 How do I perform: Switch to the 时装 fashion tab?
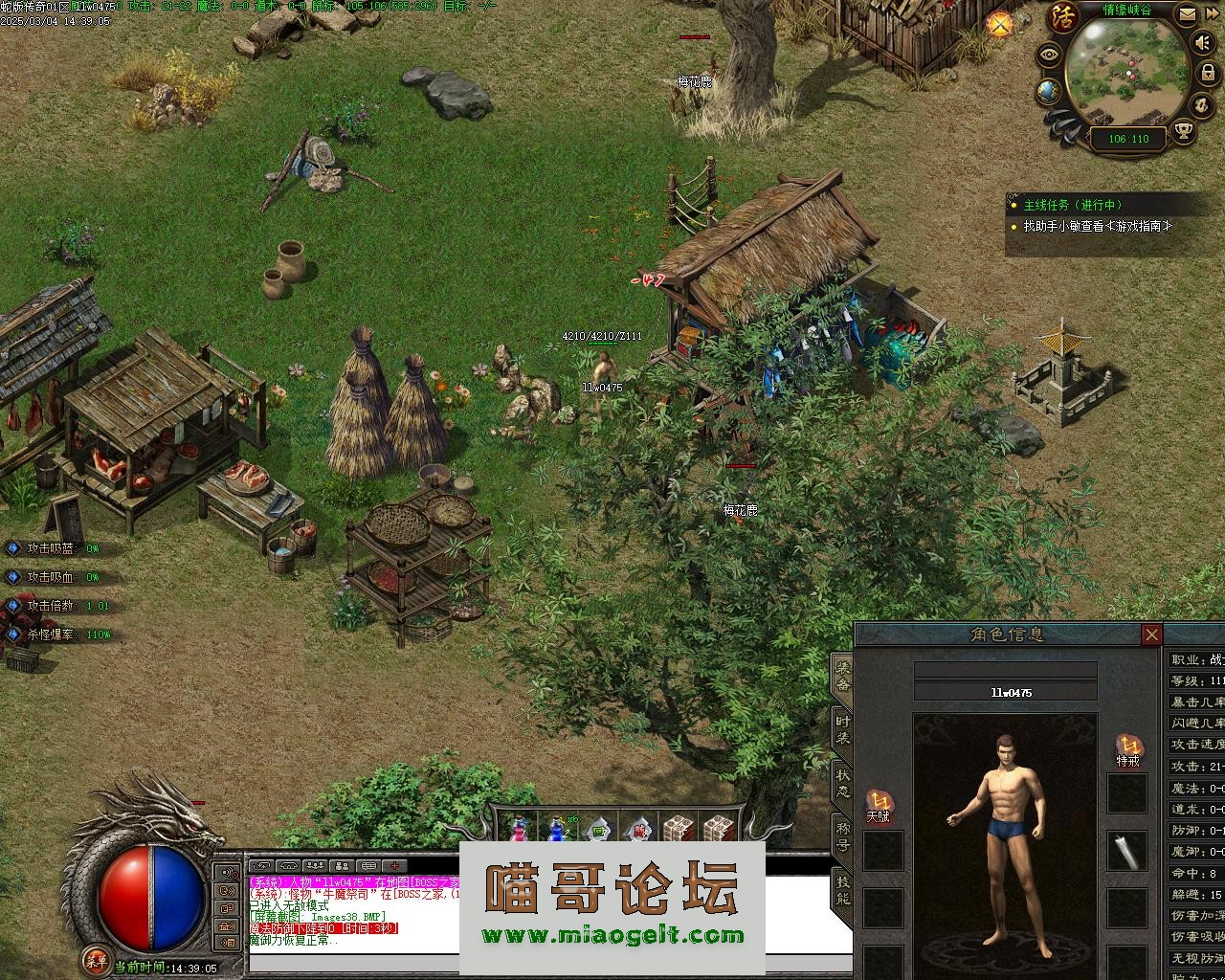point(842,730)
